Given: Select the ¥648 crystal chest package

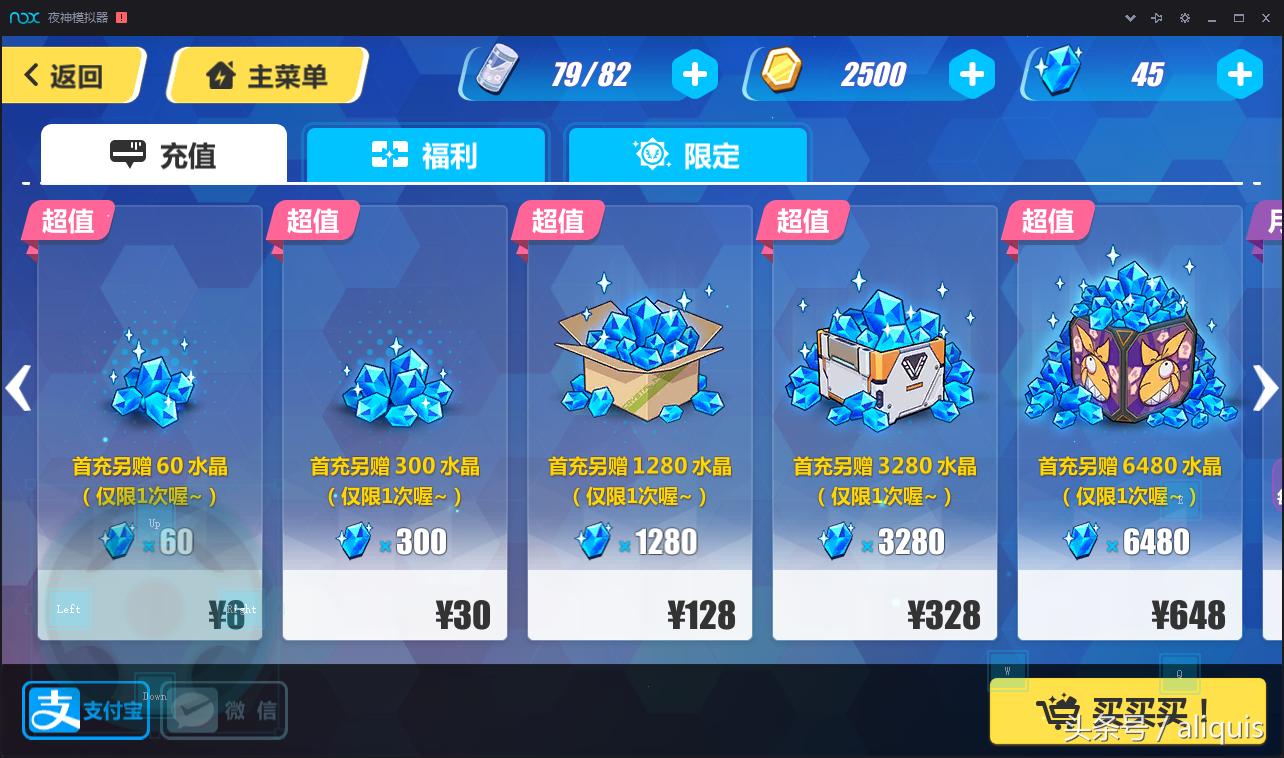Looking at the screenshot, I should [x=1129, y=420].
